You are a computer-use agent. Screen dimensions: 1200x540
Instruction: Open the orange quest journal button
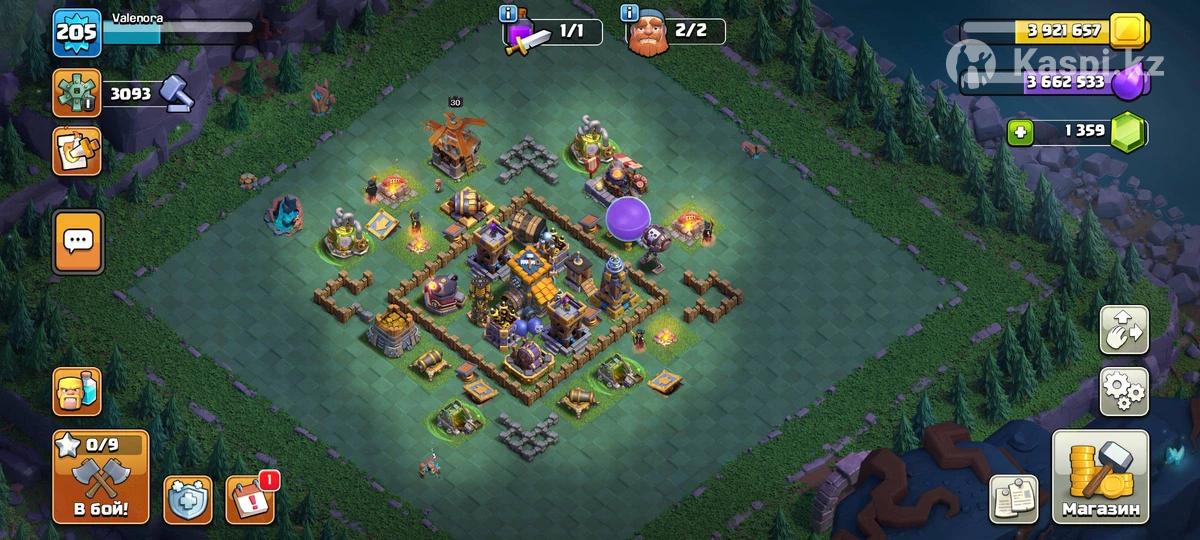pos(77,151)
